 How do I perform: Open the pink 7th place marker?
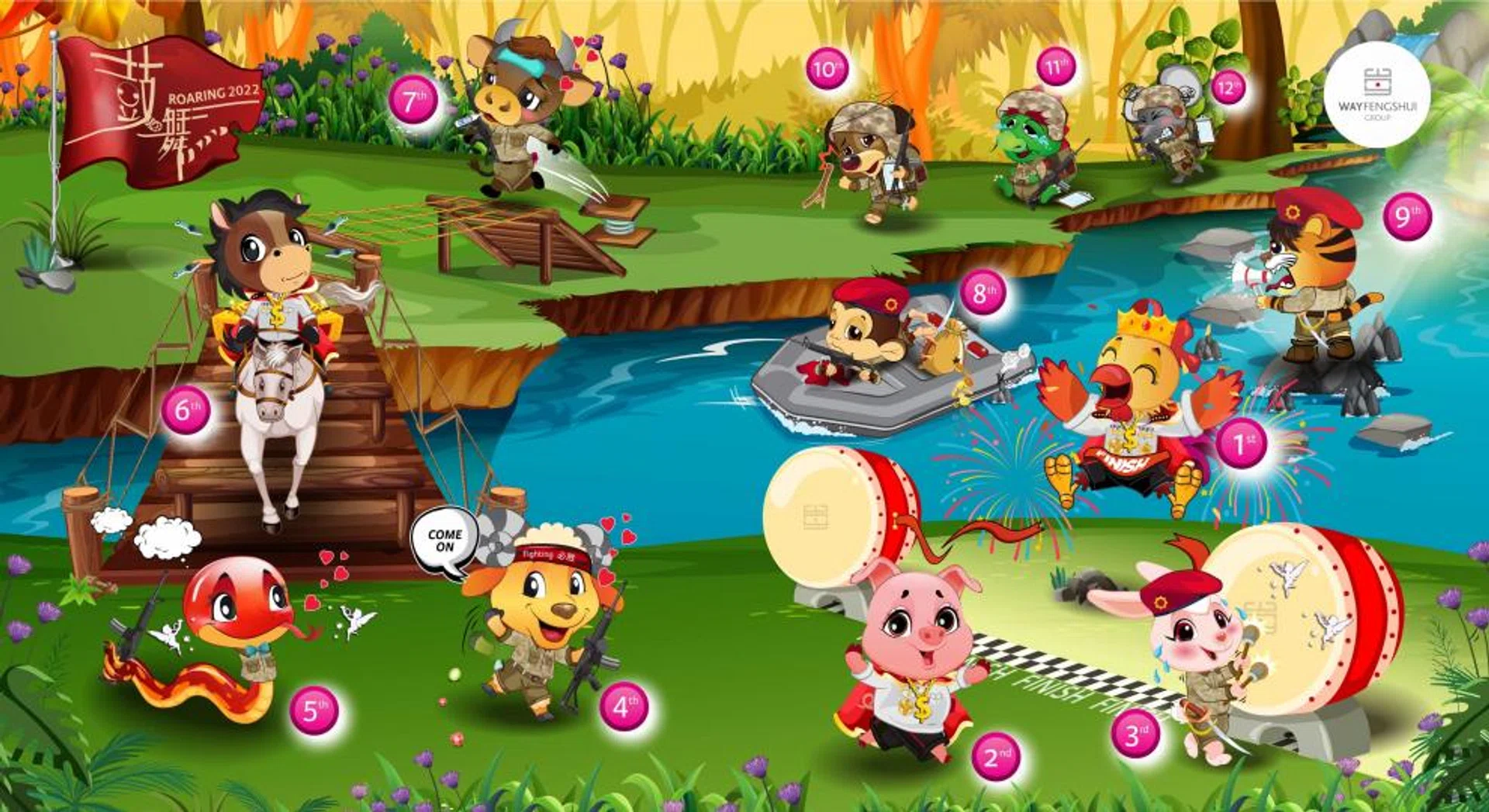tap(413, 99)
